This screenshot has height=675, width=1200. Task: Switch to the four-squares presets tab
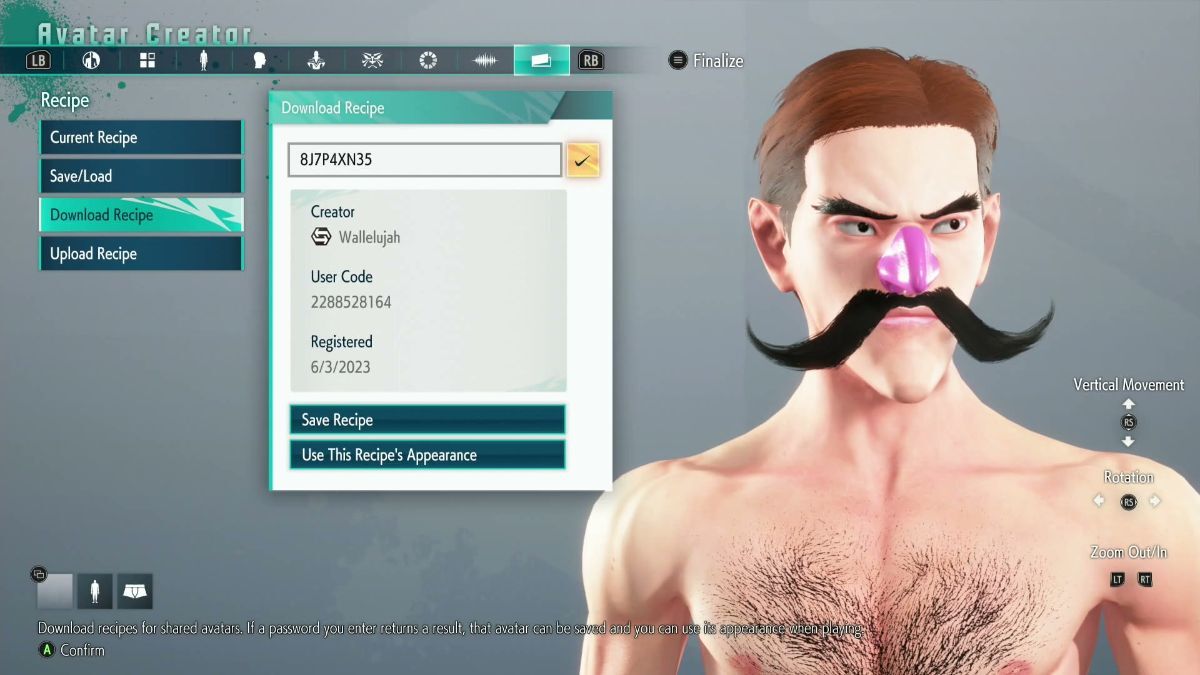coord(147,61)
